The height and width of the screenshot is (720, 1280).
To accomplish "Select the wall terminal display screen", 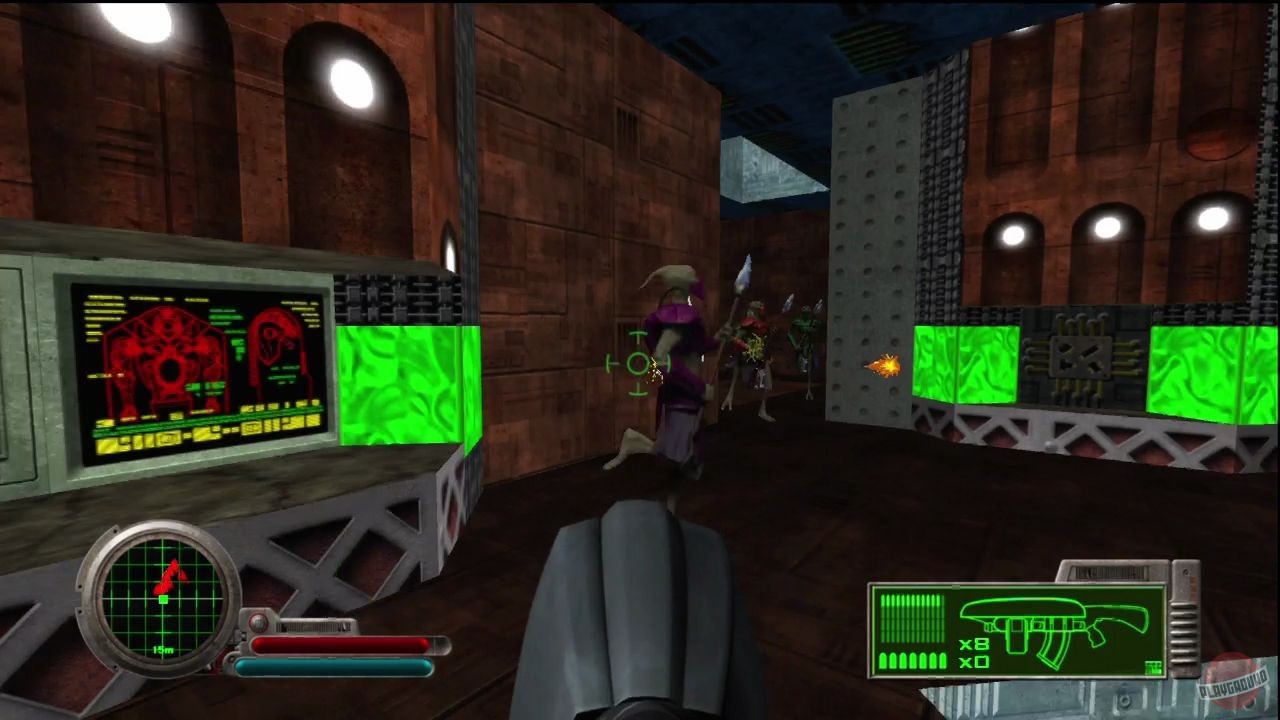I will coord(197,370).
